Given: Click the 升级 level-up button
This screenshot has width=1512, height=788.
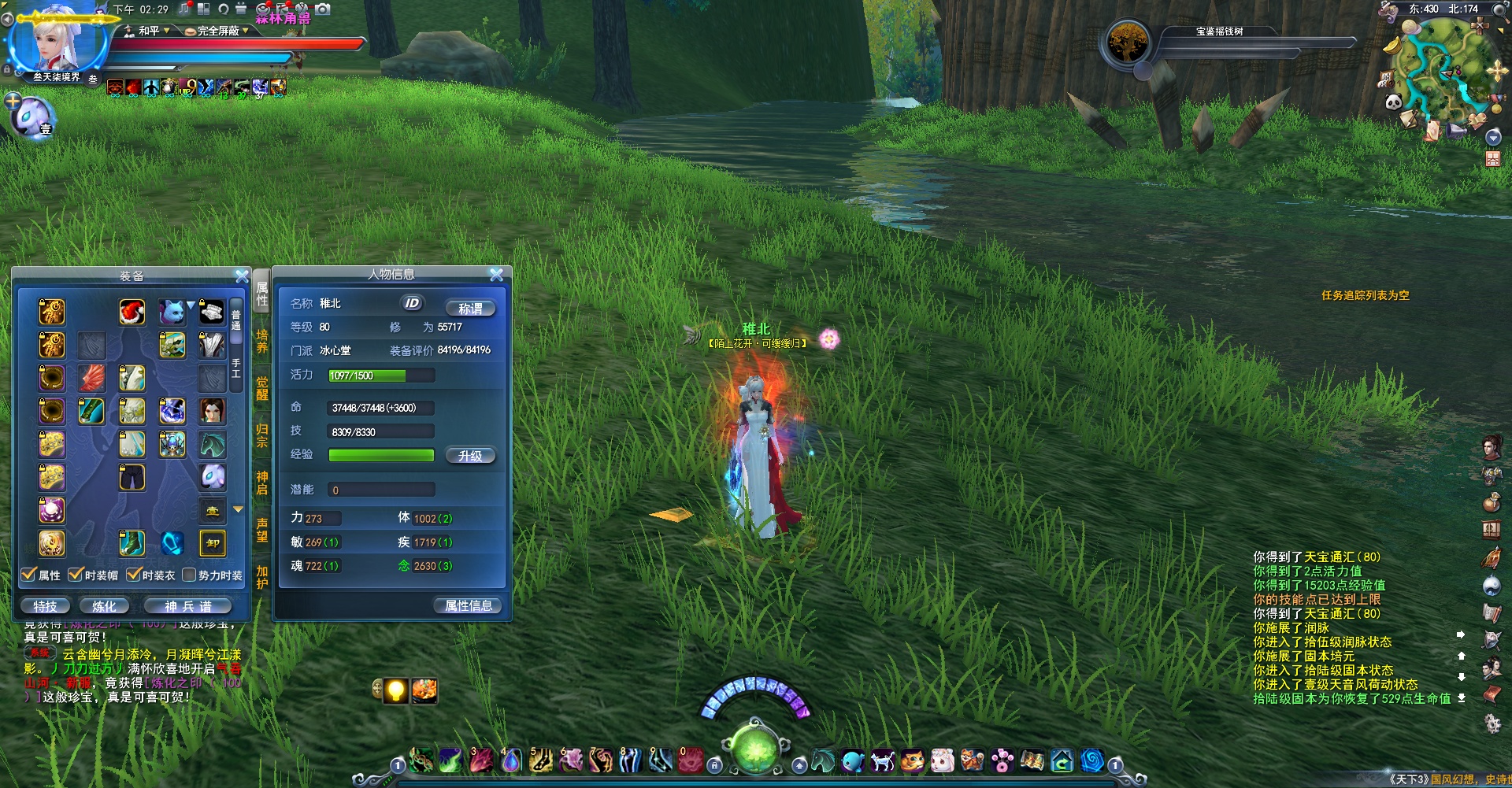Looking at the screenshot, I should point(470,456).
